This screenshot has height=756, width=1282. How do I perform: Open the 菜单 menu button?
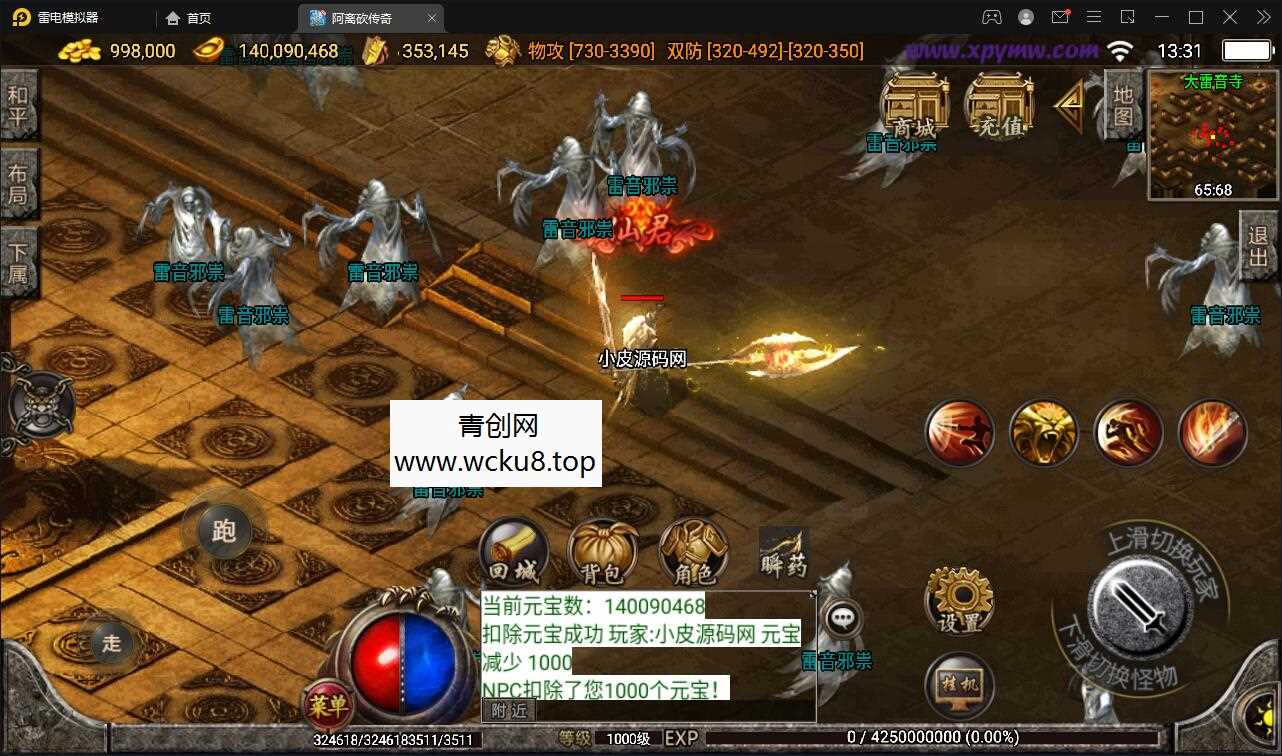tap(327, 706)
